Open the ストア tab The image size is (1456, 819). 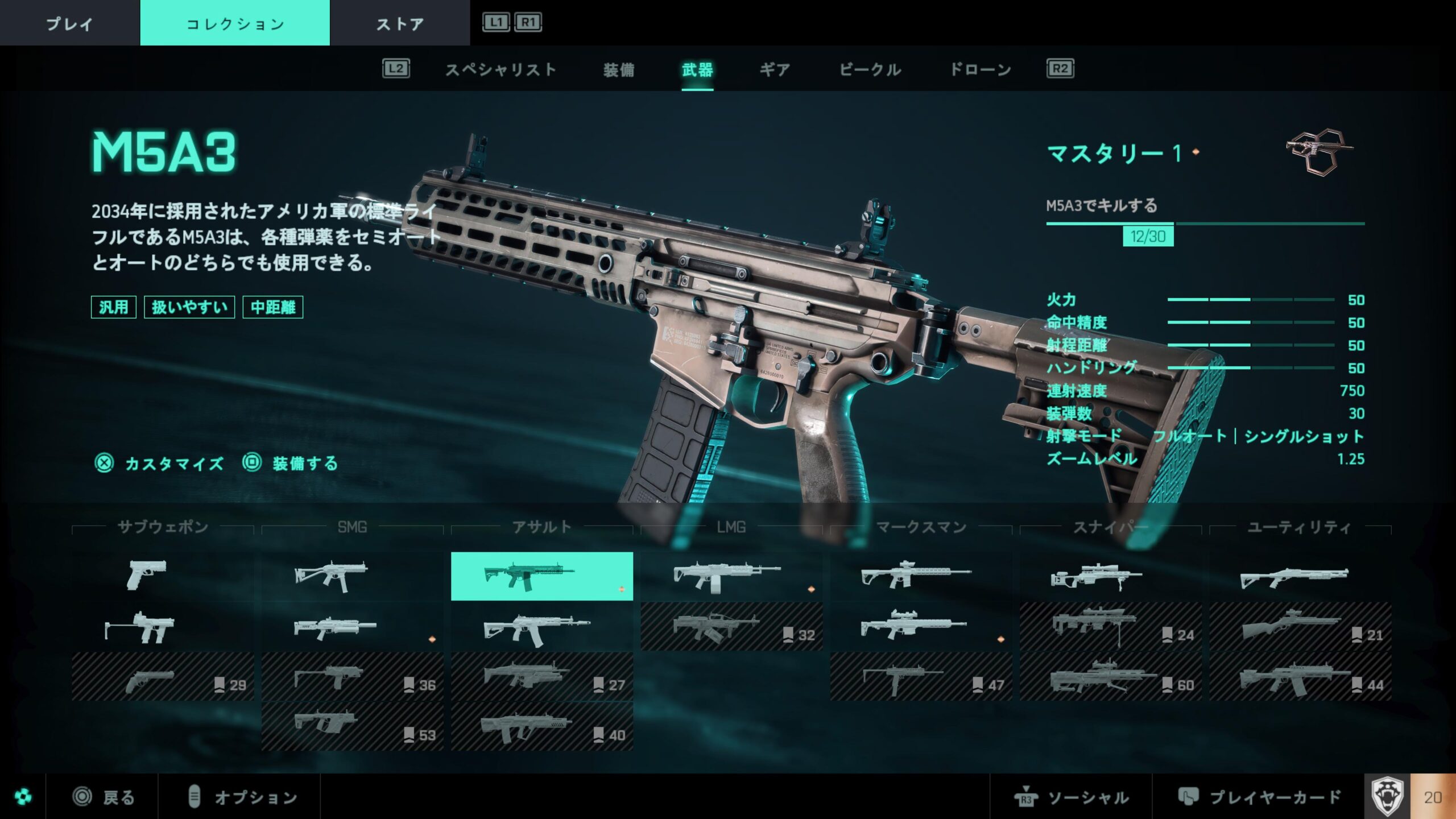pos(400,23)
